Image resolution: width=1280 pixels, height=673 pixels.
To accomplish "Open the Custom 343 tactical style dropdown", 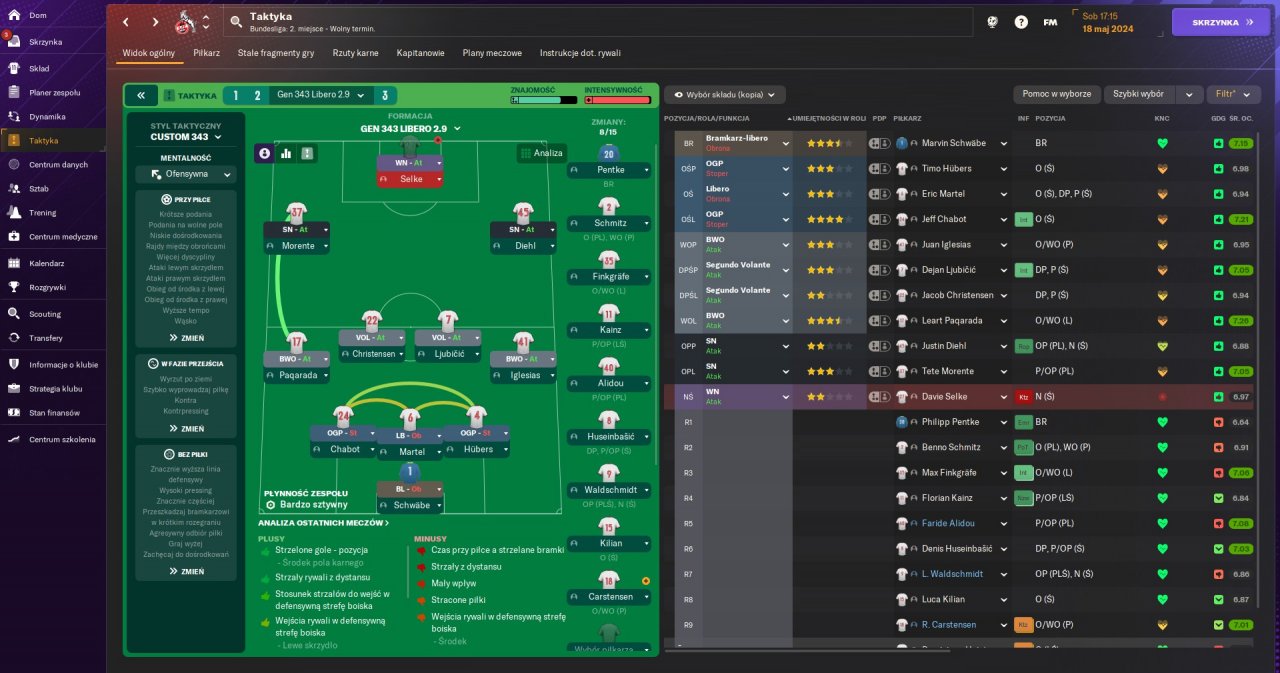I will [185, 137].
